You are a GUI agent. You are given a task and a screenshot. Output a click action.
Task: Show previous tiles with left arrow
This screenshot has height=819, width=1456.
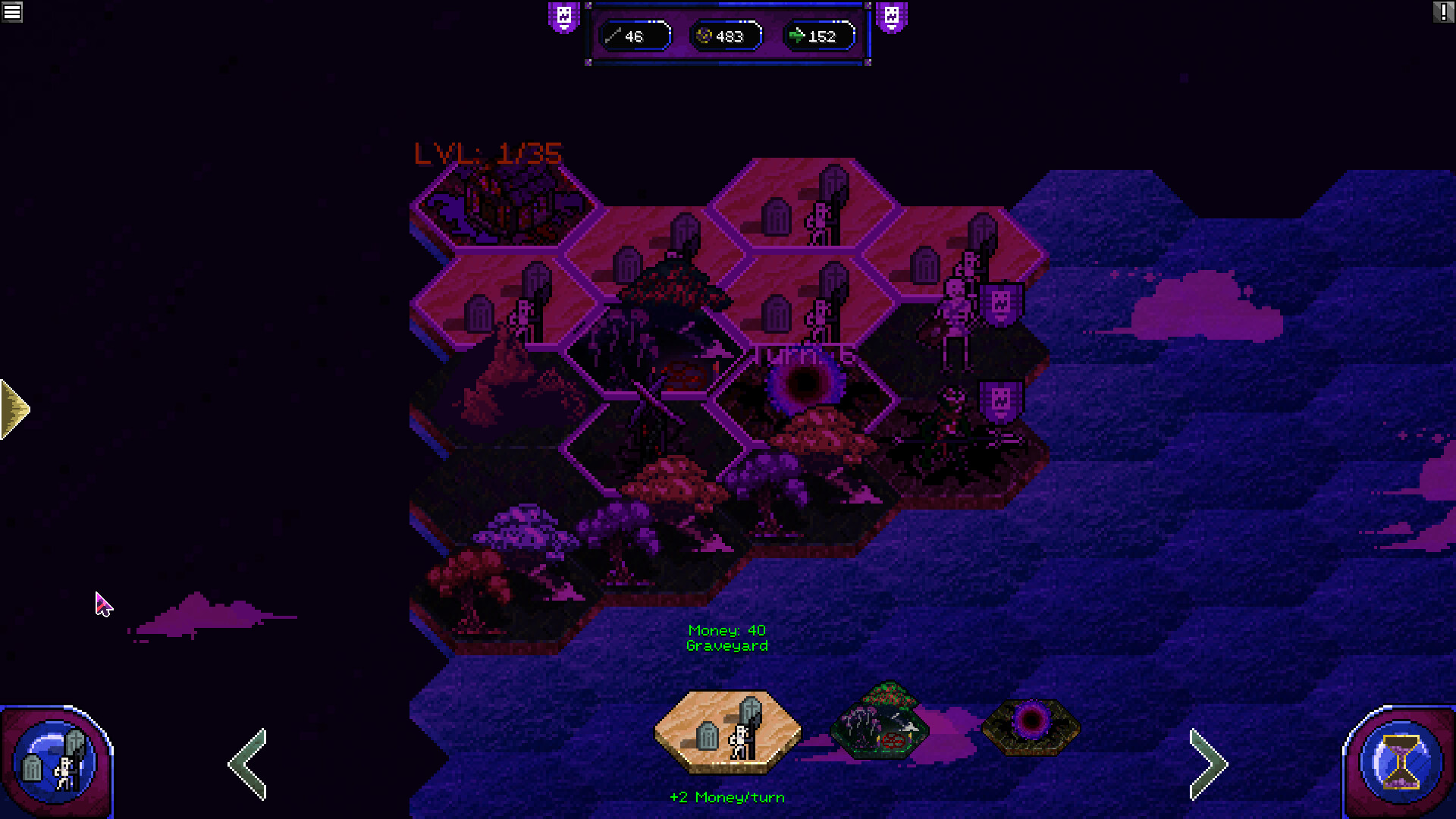tap(249, 764)
